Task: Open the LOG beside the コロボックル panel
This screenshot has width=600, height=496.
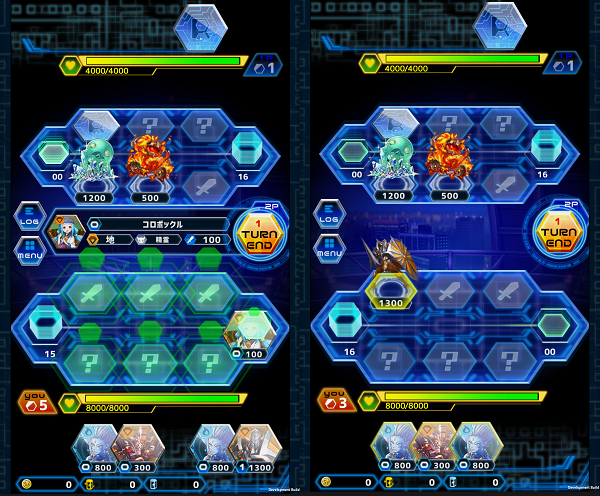Action: coord(27,215)
